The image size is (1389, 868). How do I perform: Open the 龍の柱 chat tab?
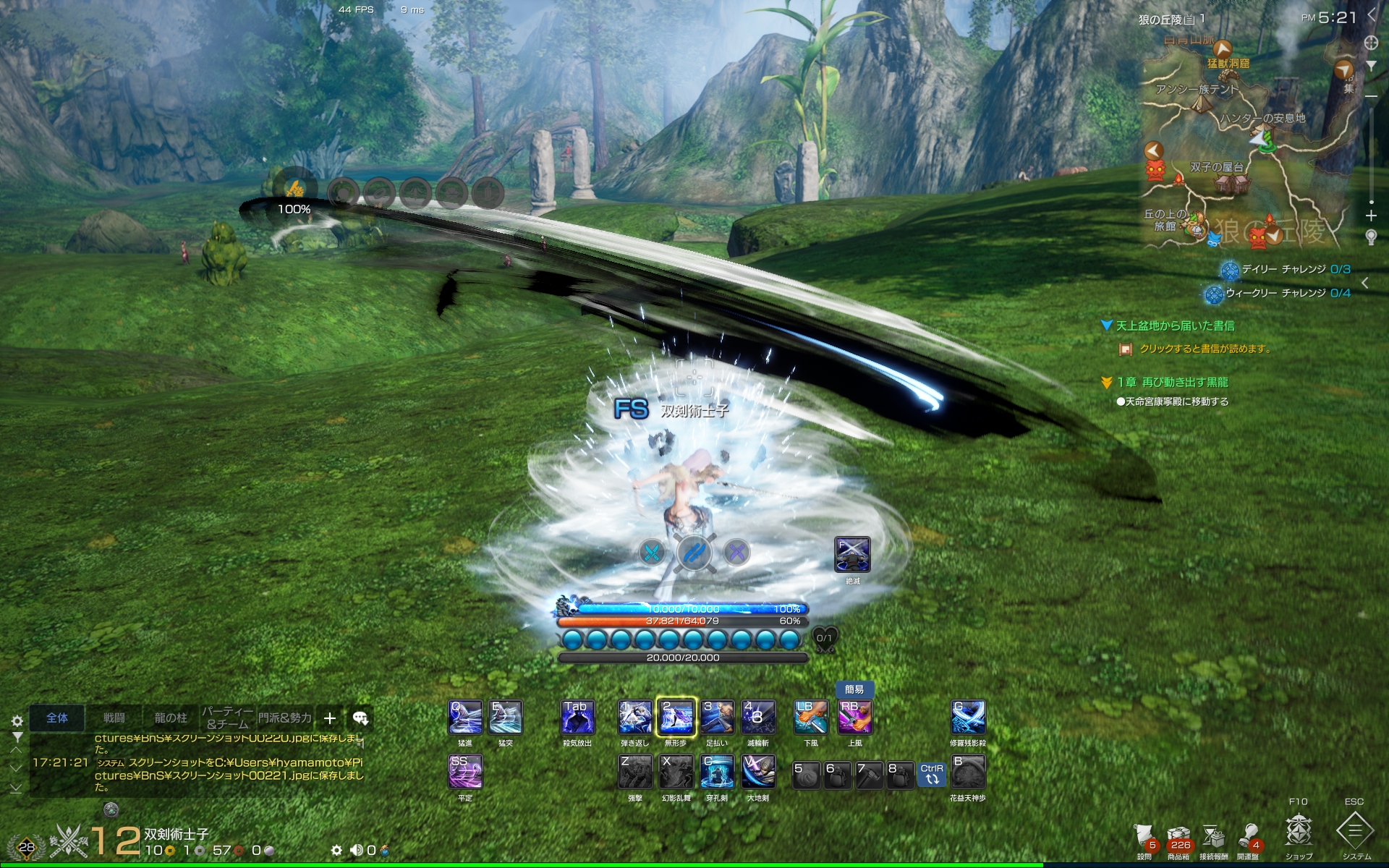click(171, 718)
